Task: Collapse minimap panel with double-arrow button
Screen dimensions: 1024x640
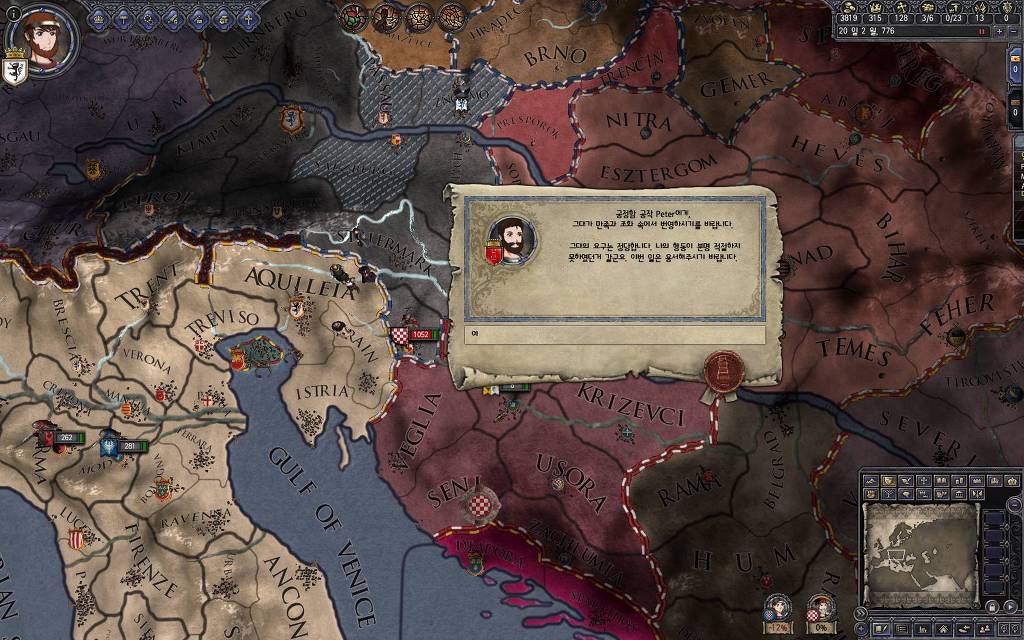Action: click(859, 611)
